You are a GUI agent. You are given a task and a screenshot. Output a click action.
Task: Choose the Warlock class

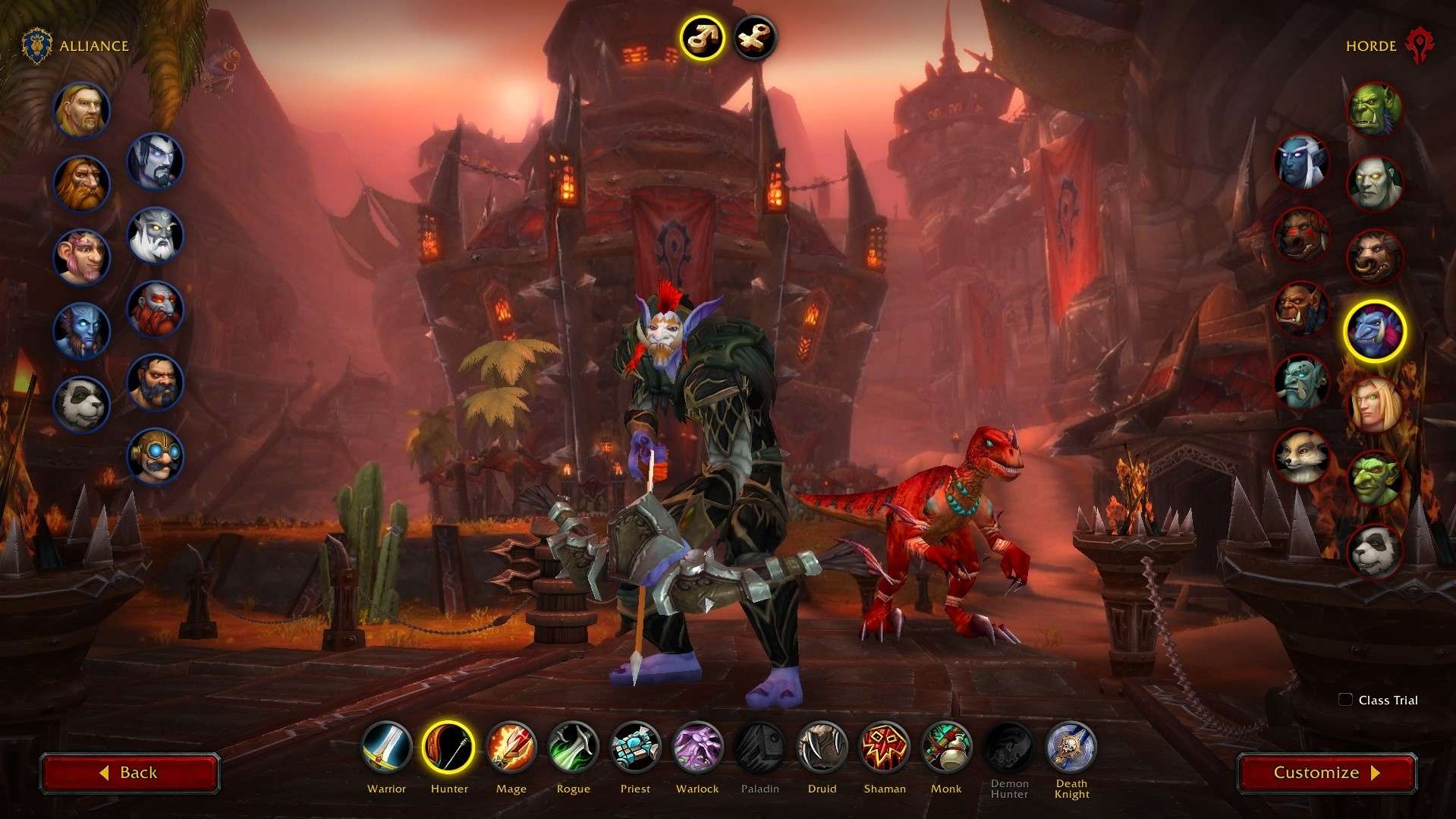[697, 747]
